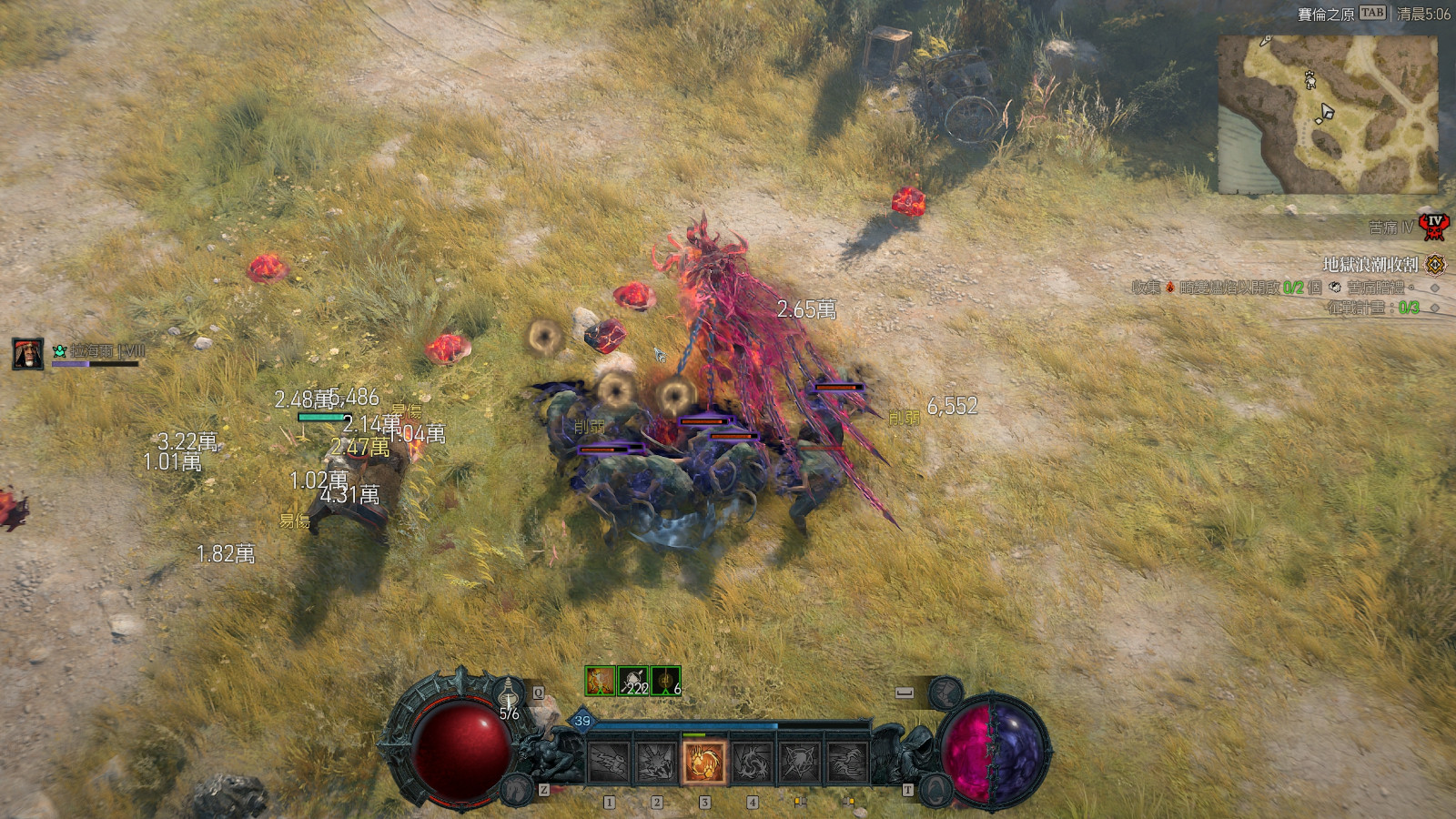Image resolution: width=1456 pixels, height=819 pixels.
Task: Cast the highlighted Pulverize paw skill
Action: point(704,761)
